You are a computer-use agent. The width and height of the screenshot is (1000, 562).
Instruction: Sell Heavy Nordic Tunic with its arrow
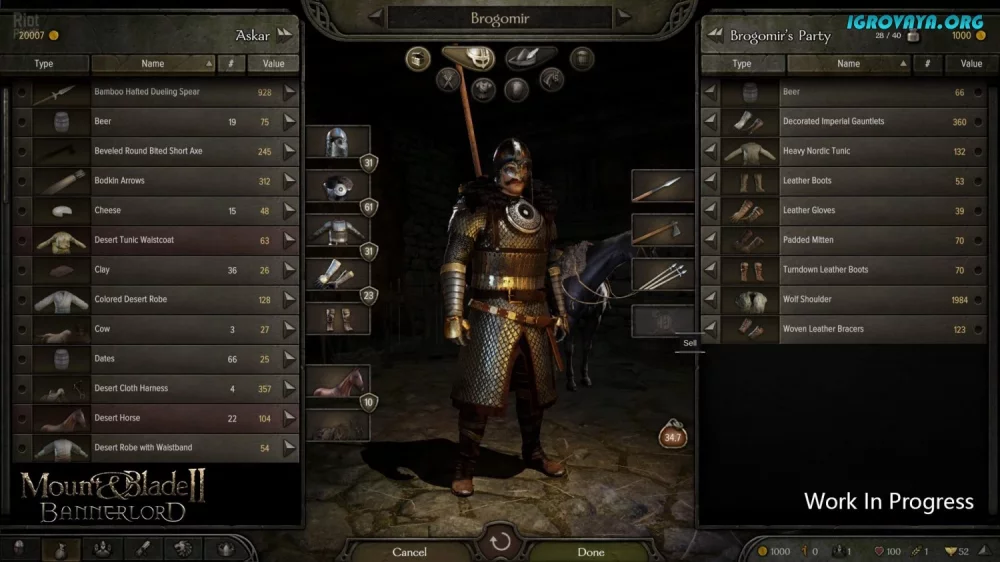pos(710,152)
